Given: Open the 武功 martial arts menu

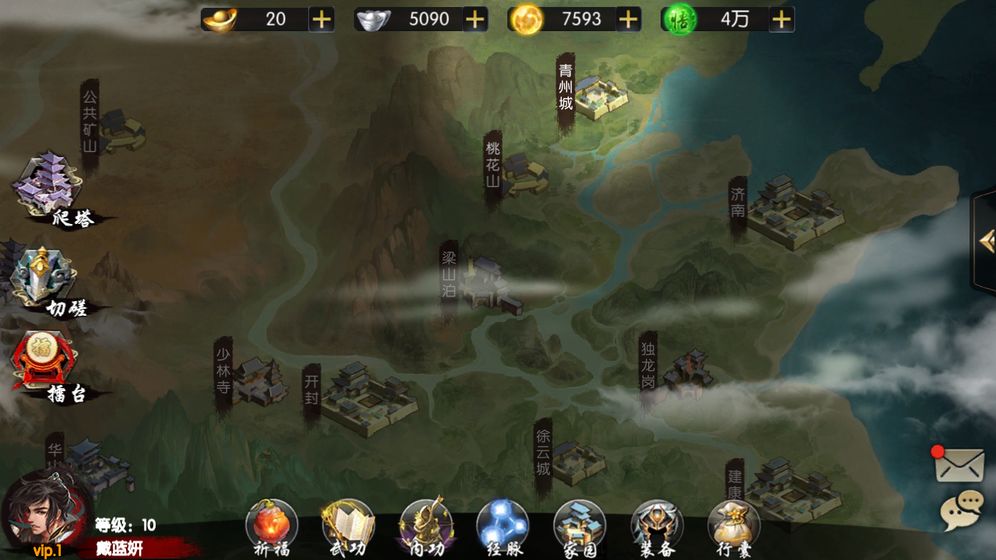Looking at the screenshot, I should pyautogui.click(x=347, y=526).
